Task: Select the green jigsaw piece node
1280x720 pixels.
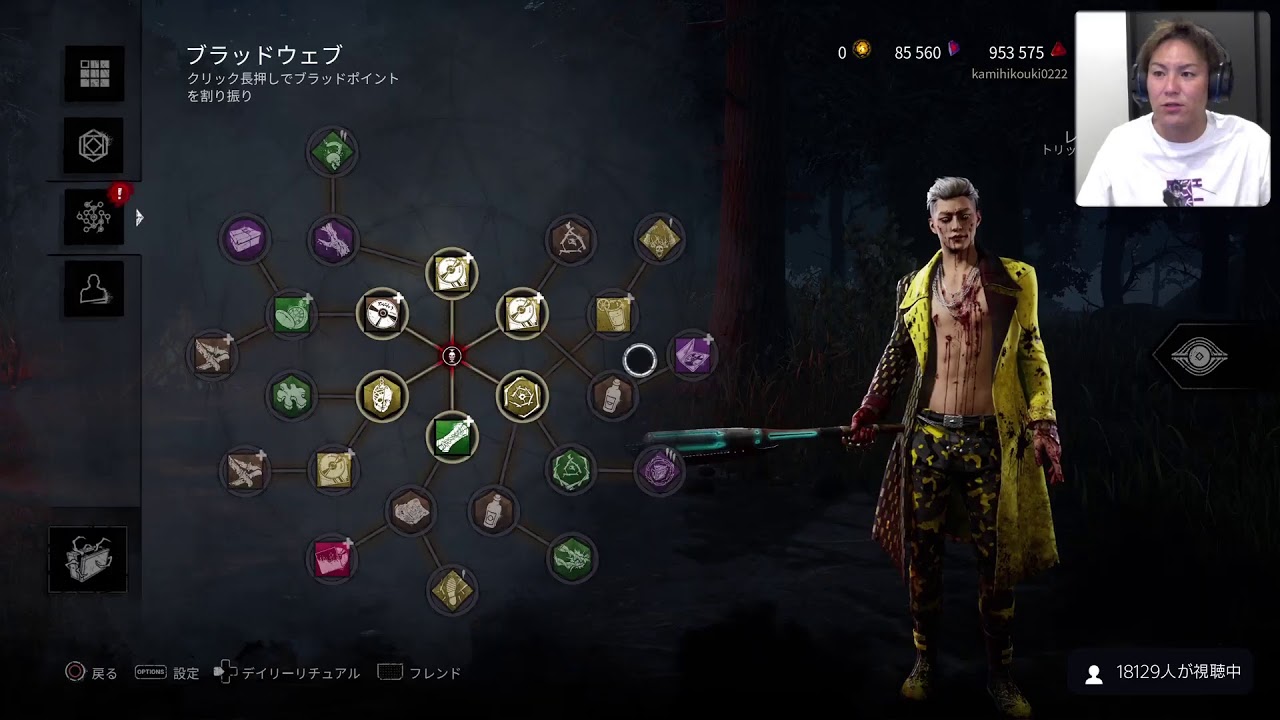Action: pos(291,396)
